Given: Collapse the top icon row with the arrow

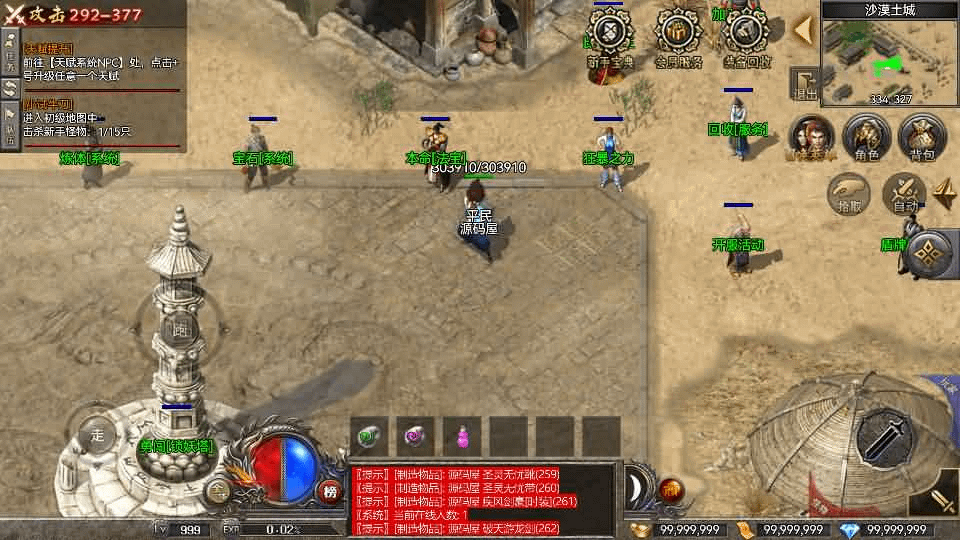Looking at the screenshot, I should click(x=802, y=30).
